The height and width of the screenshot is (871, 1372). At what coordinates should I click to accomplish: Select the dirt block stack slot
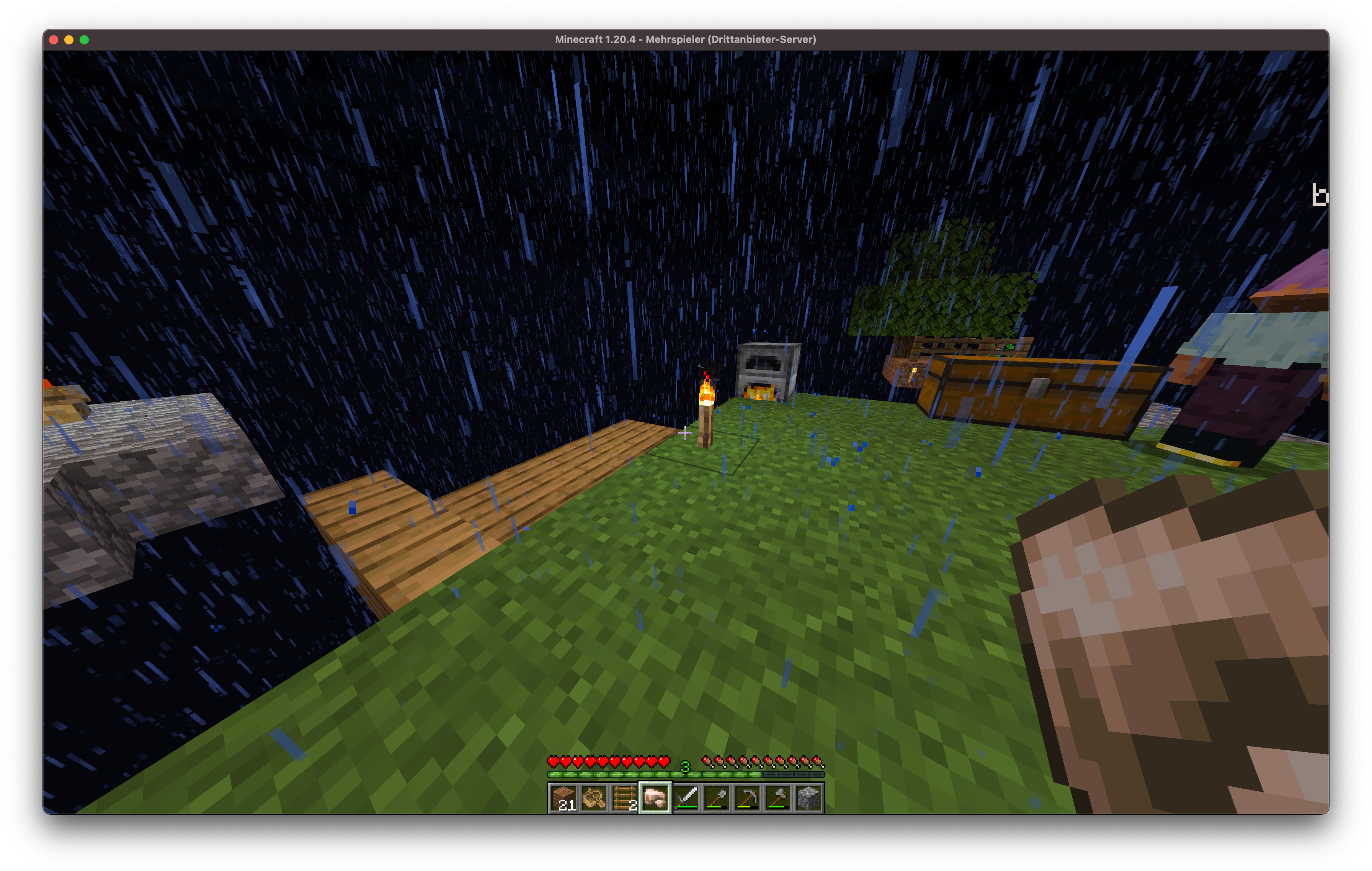click(x=563, y=798)
